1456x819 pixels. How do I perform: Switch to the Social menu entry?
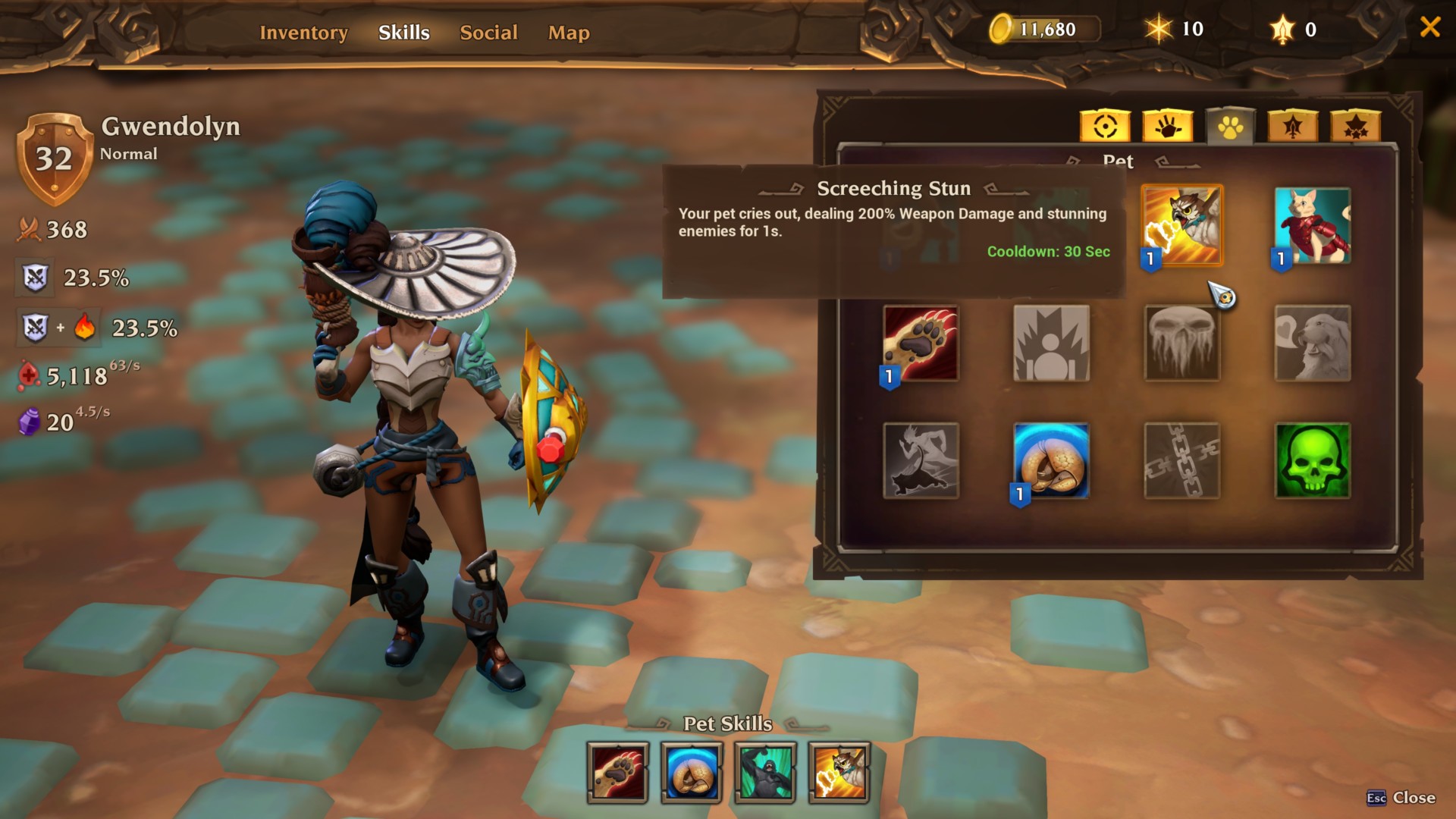pos(488,33)
